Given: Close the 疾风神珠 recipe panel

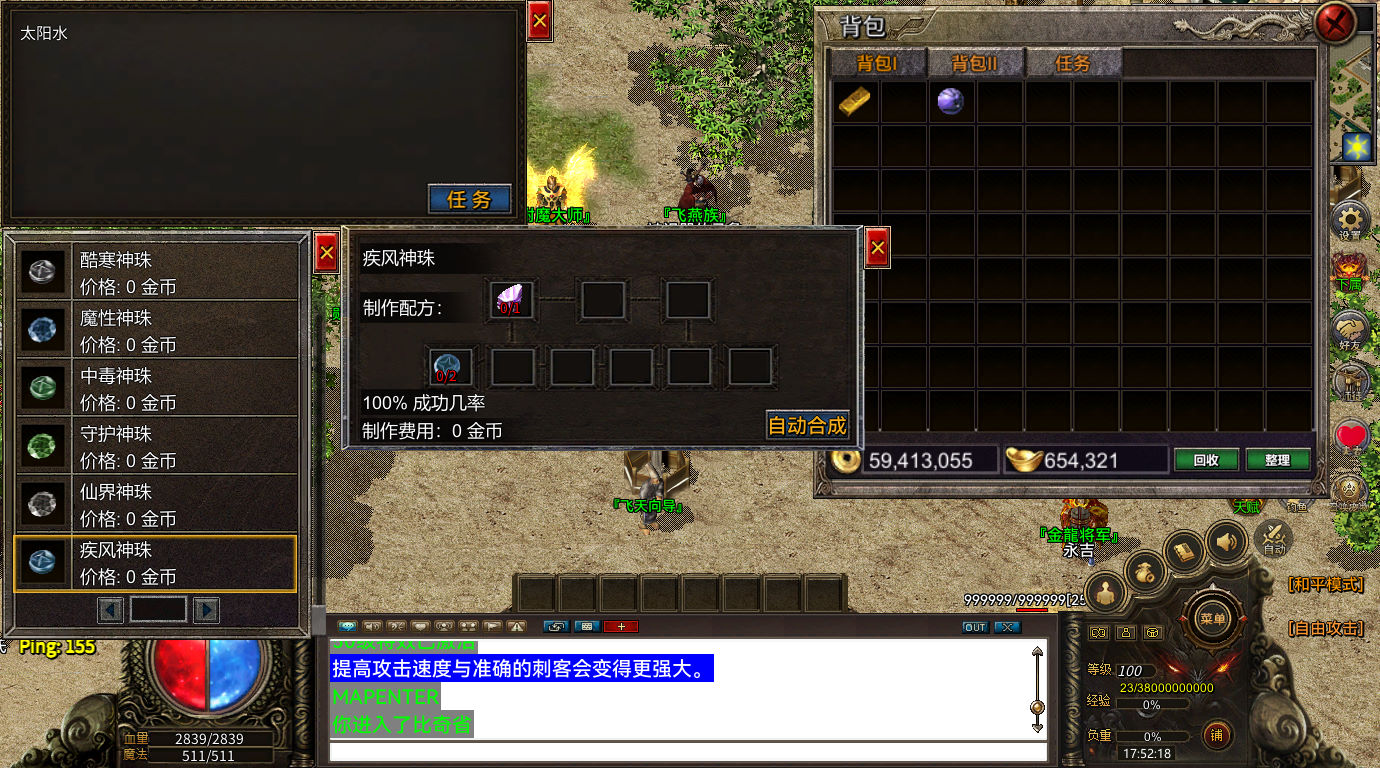Looking at the screenshot, I should pyautogui.click(x=877, y=246).
